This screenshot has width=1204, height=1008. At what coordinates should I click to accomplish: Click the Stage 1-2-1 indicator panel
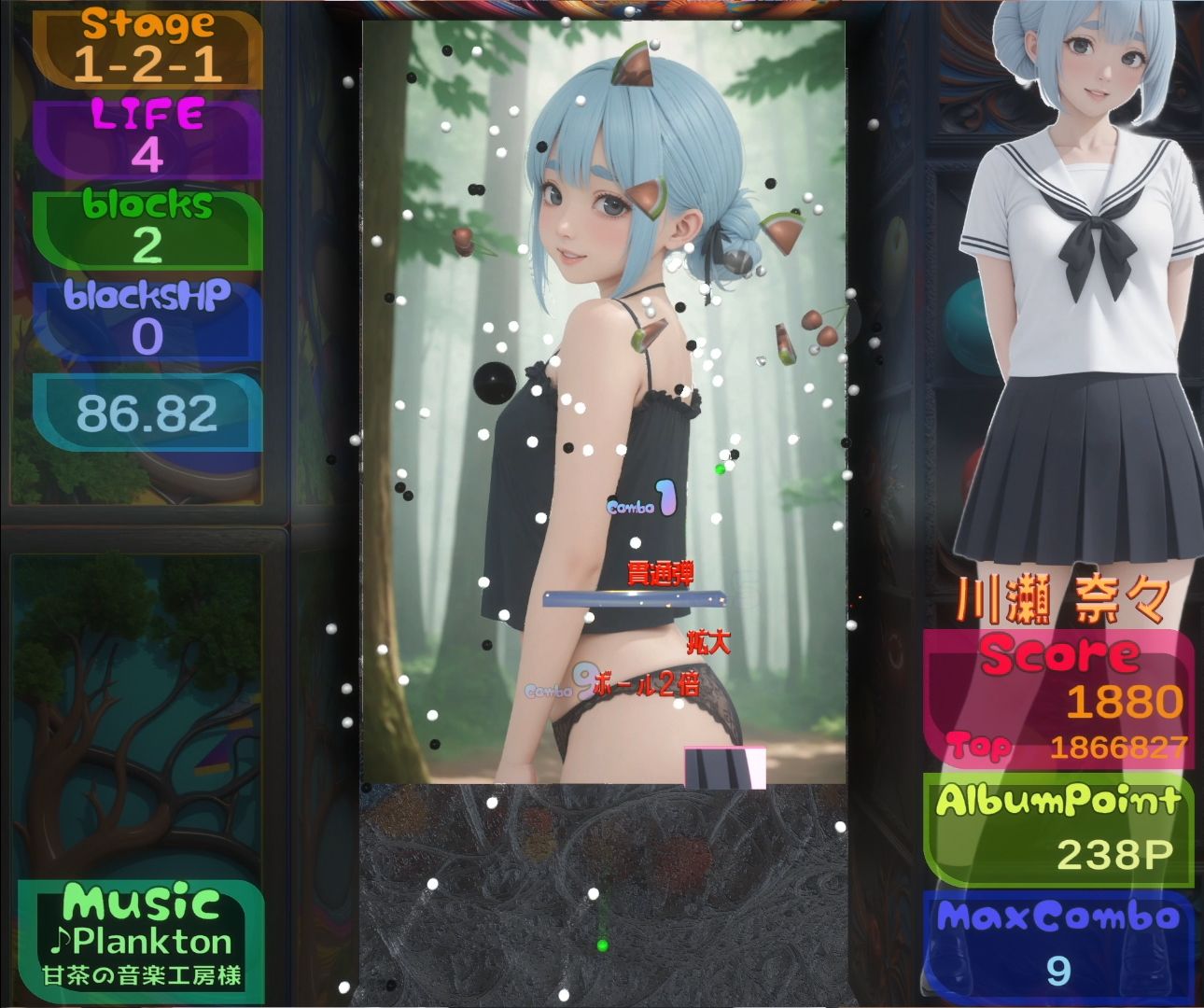[x=145, y=47]
